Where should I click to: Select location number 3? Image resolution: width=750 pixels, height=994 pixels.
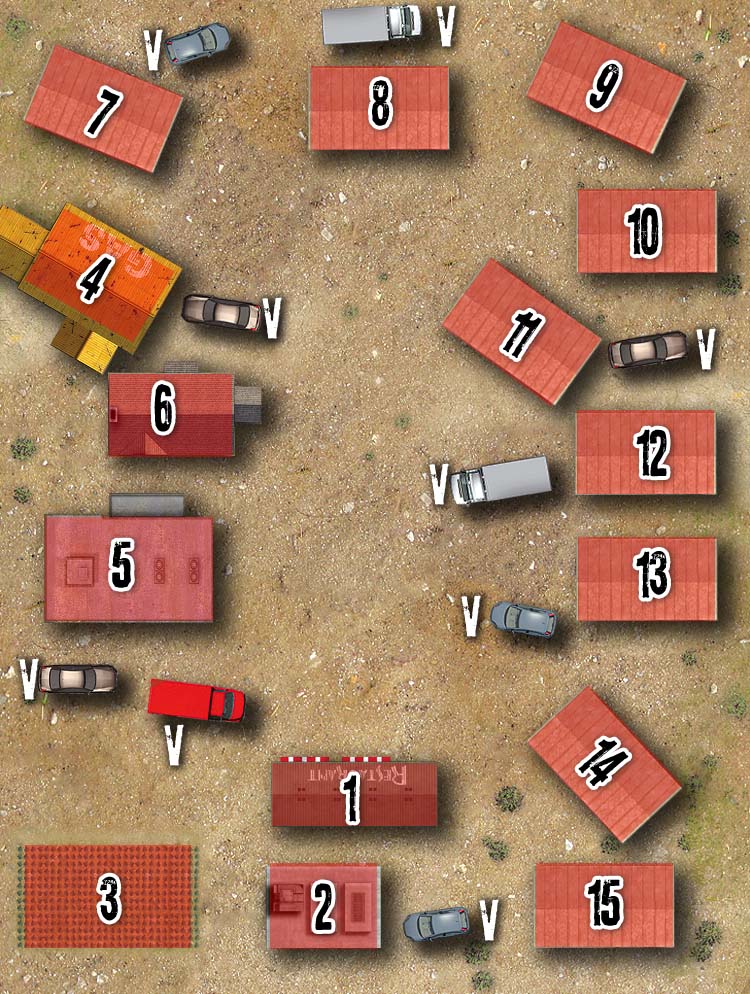[x=108, y=897]
